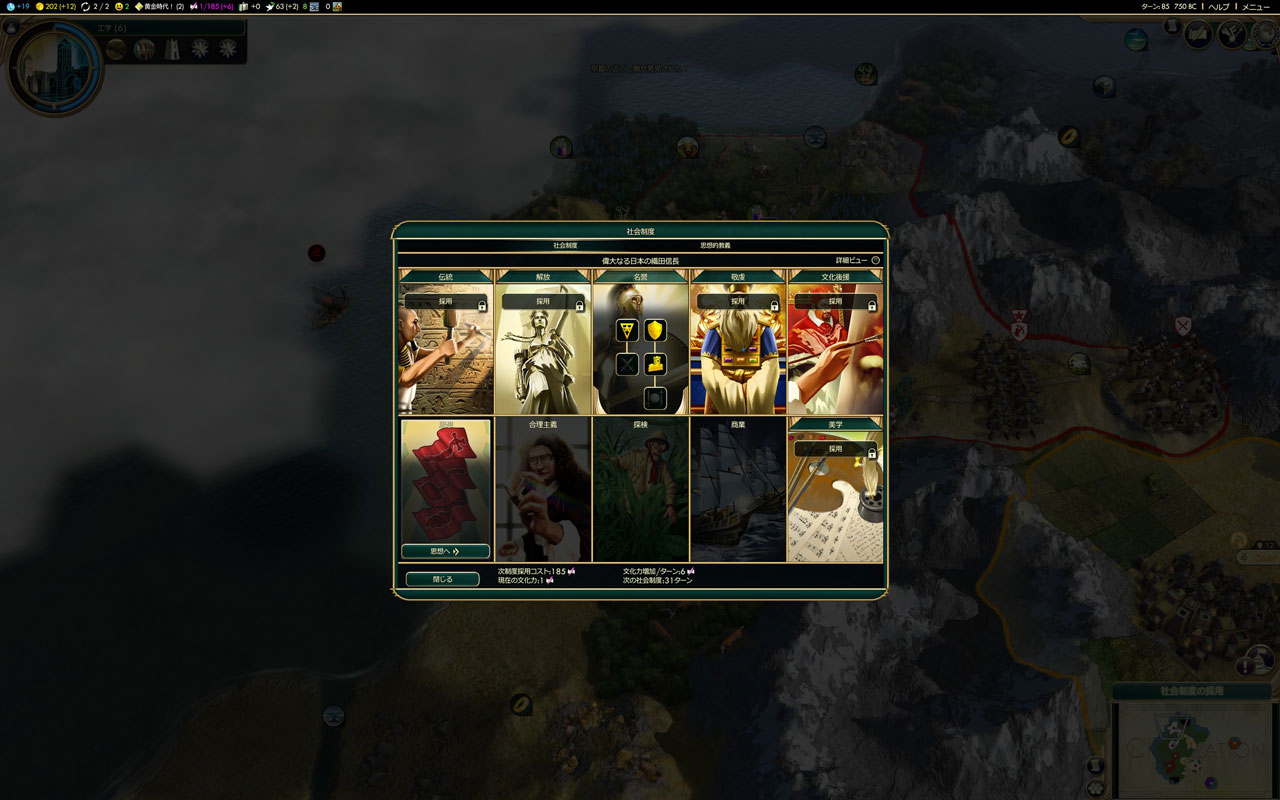Adopt the 美学 (Aesthetics) policy branch
This screenshot has width=1280, height=800.
pyautogui.click(x=835, y=449)
